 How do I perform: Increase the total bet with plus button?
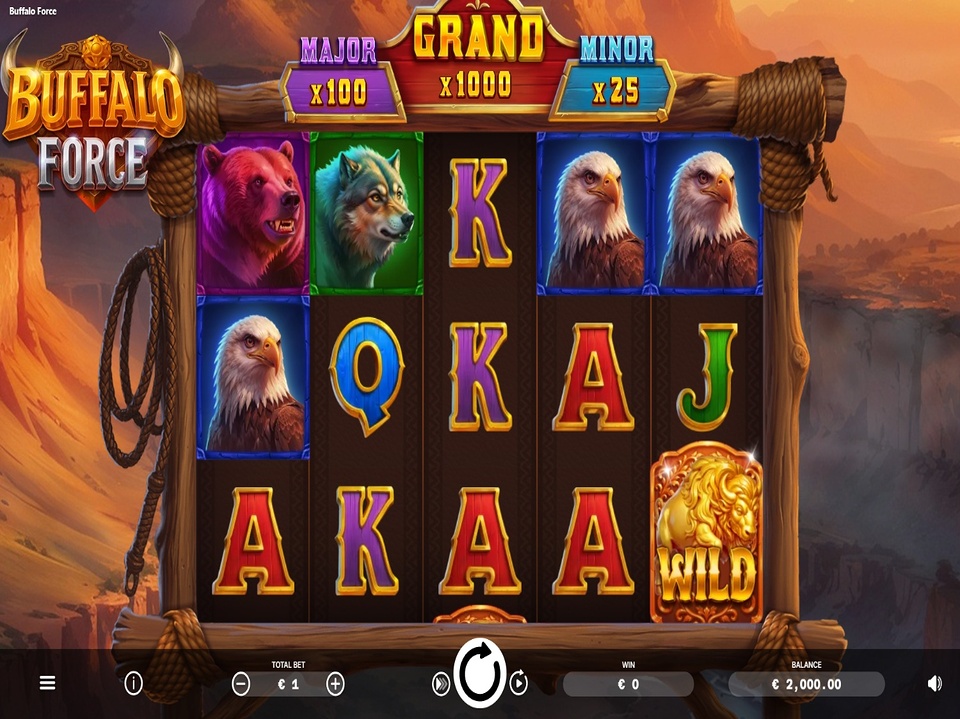pos(335,684)
